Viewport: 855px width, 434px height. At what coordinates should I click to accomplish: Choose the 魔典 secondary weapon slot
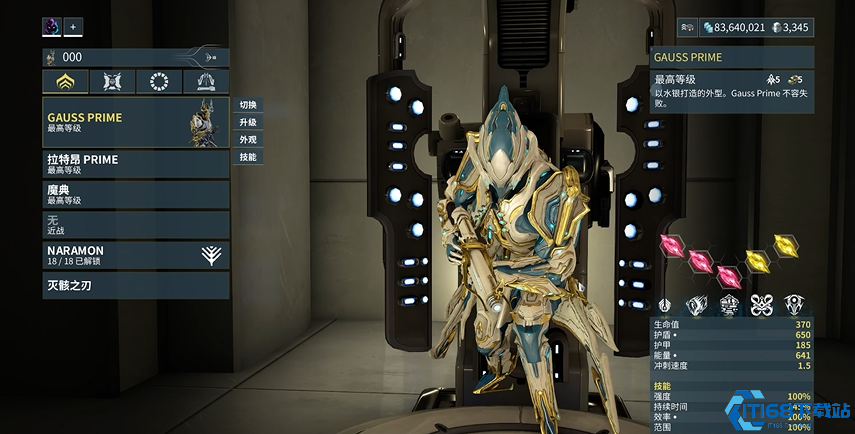point(135,193)
